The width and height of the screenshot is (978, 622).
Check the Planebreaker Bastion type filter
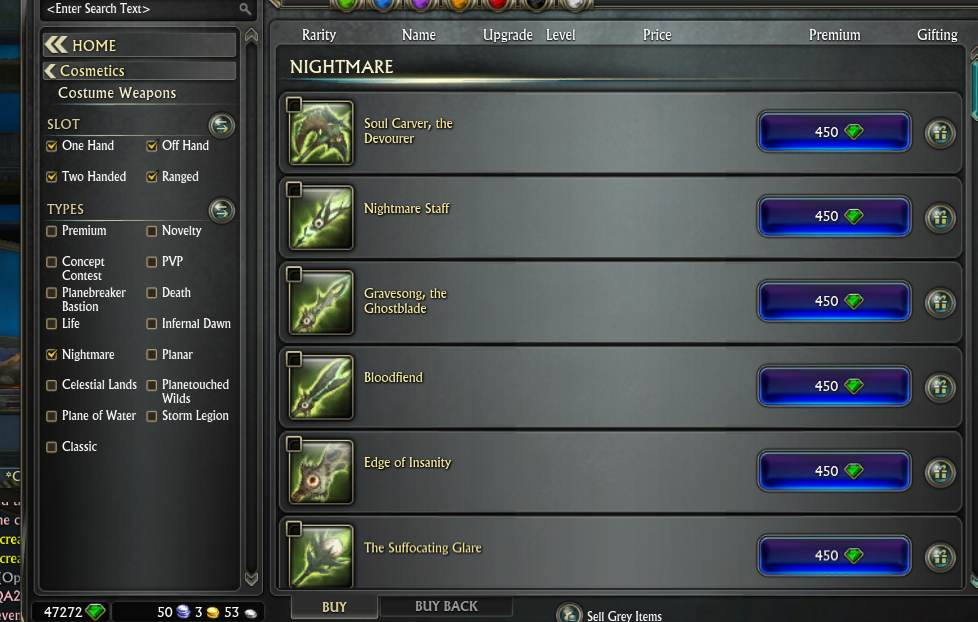coord(52,293)
